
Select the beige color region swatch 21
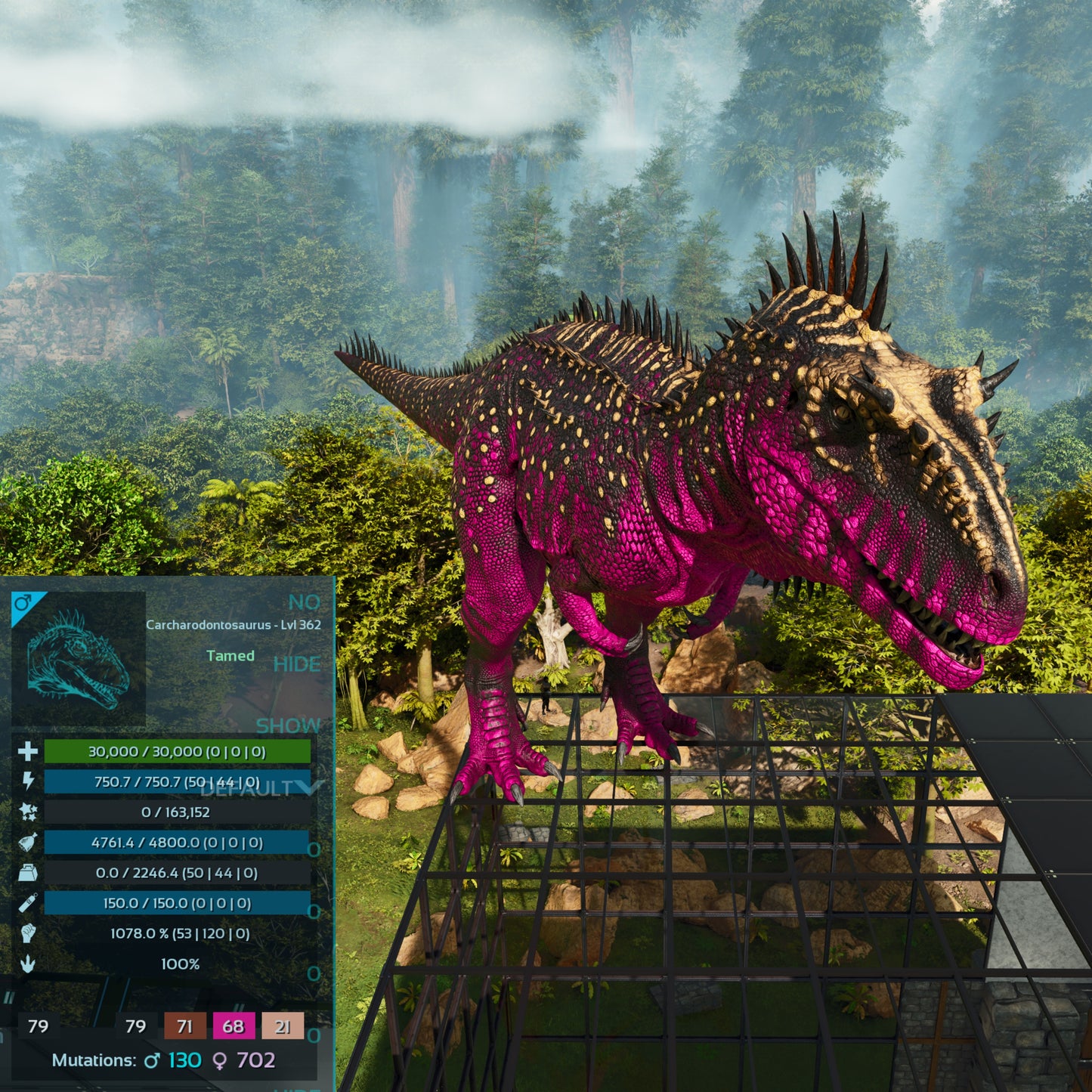pyautogui.click(x=283, y=1026)
